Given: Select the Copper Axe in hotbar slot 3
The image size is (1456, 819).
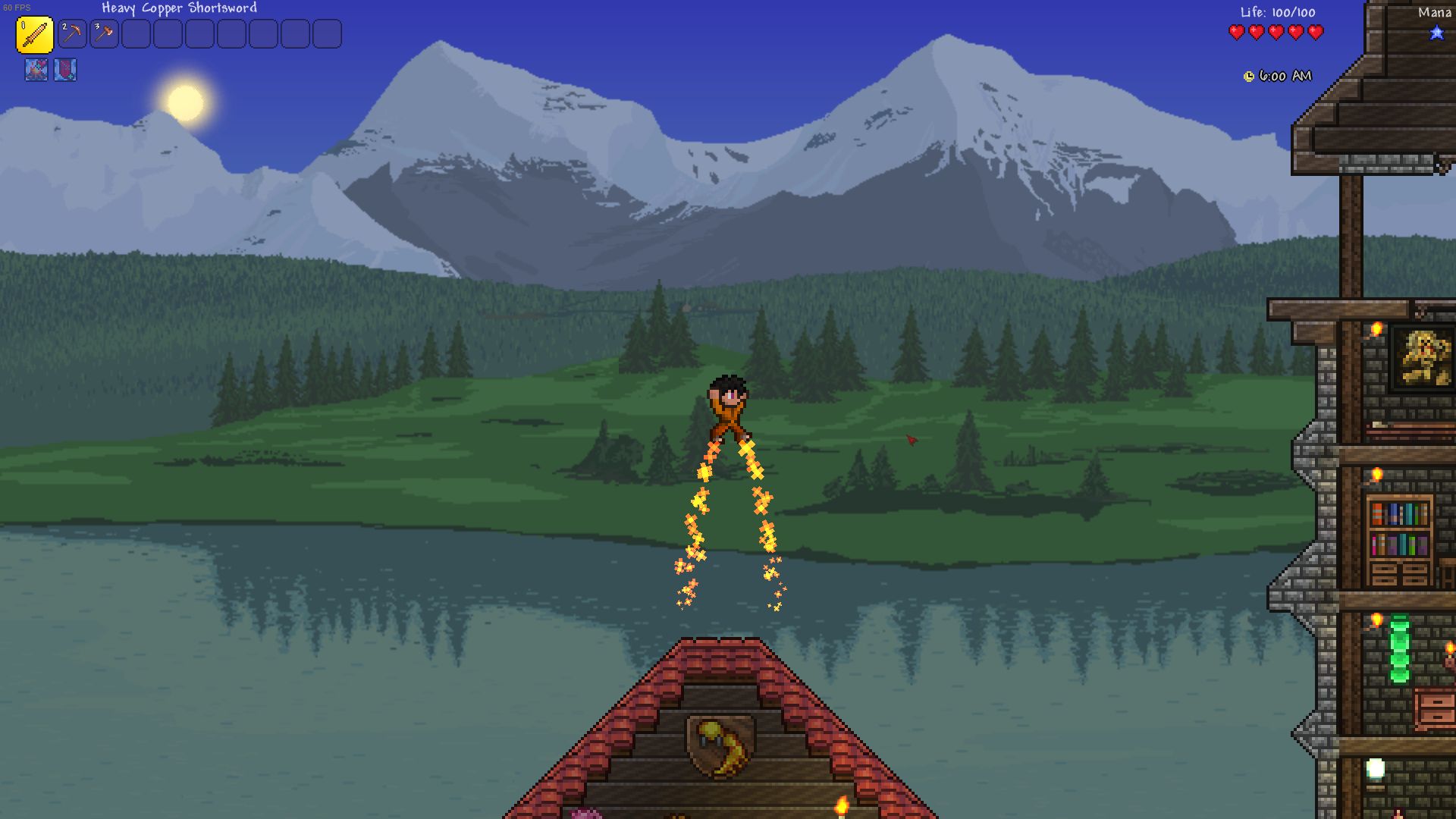Looking at the screenshot, I should click(x=104, y=34).
